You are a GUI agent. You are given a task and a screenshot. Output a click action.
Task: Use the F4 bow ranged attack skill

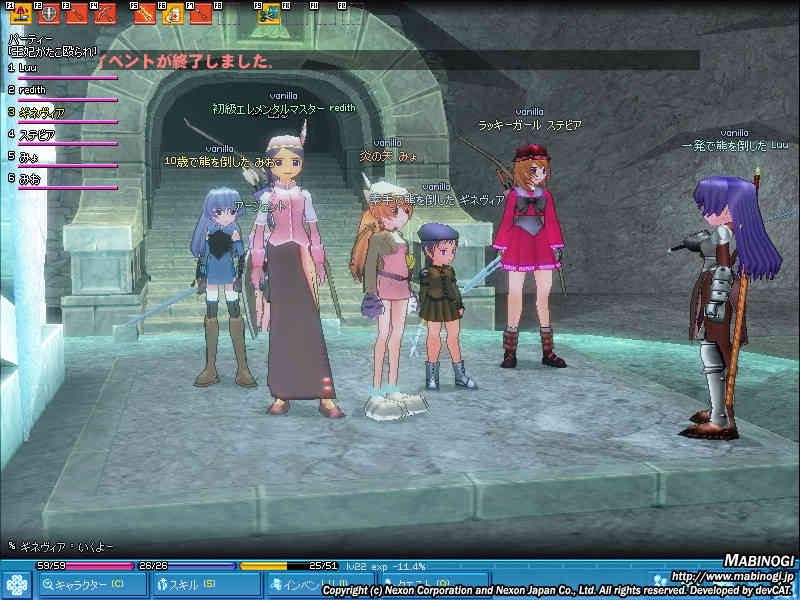click(x=104, y=16)
